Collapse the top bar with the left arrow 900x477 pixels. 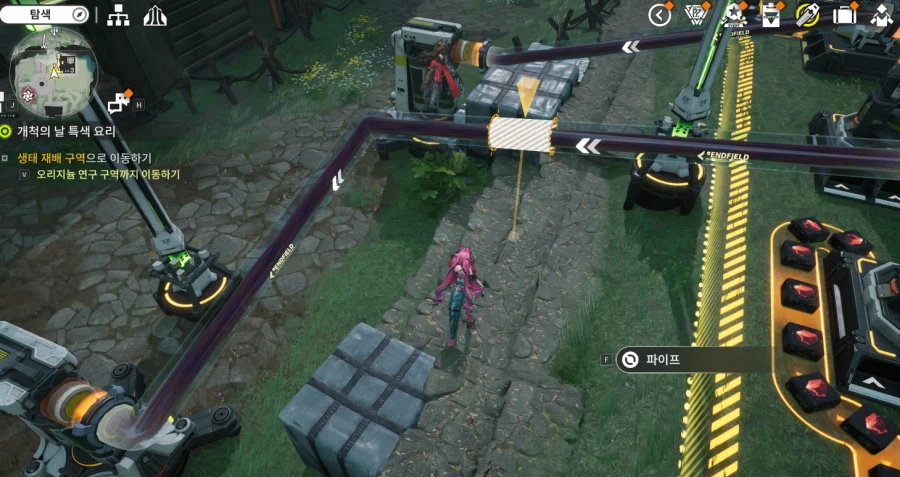tap(659, 15)
